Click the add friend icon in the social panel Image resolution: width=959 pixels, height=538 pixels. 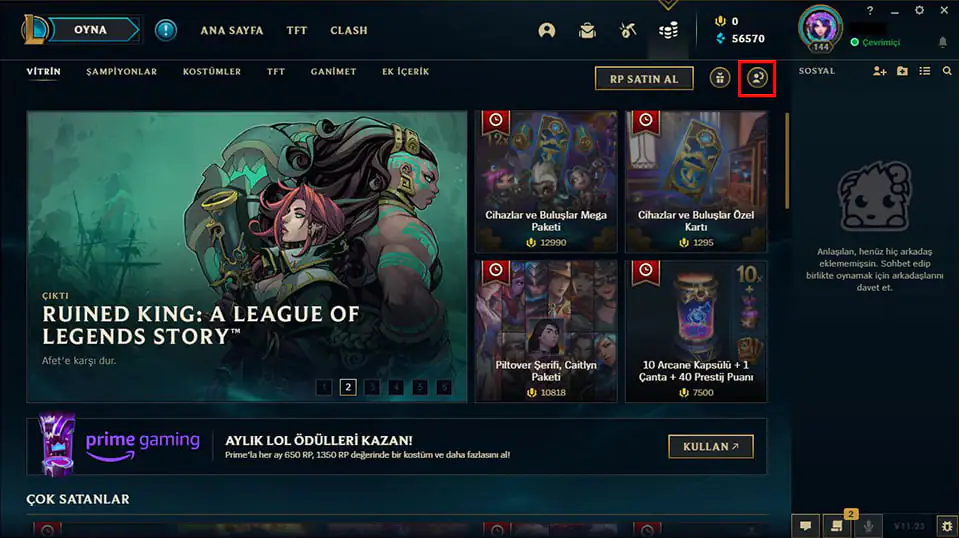[x=879, y=72]
